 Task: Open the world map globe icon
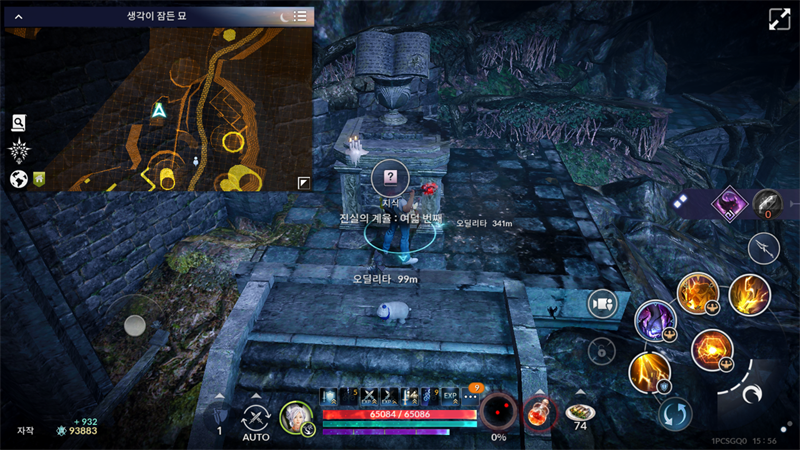pos(18,179)
